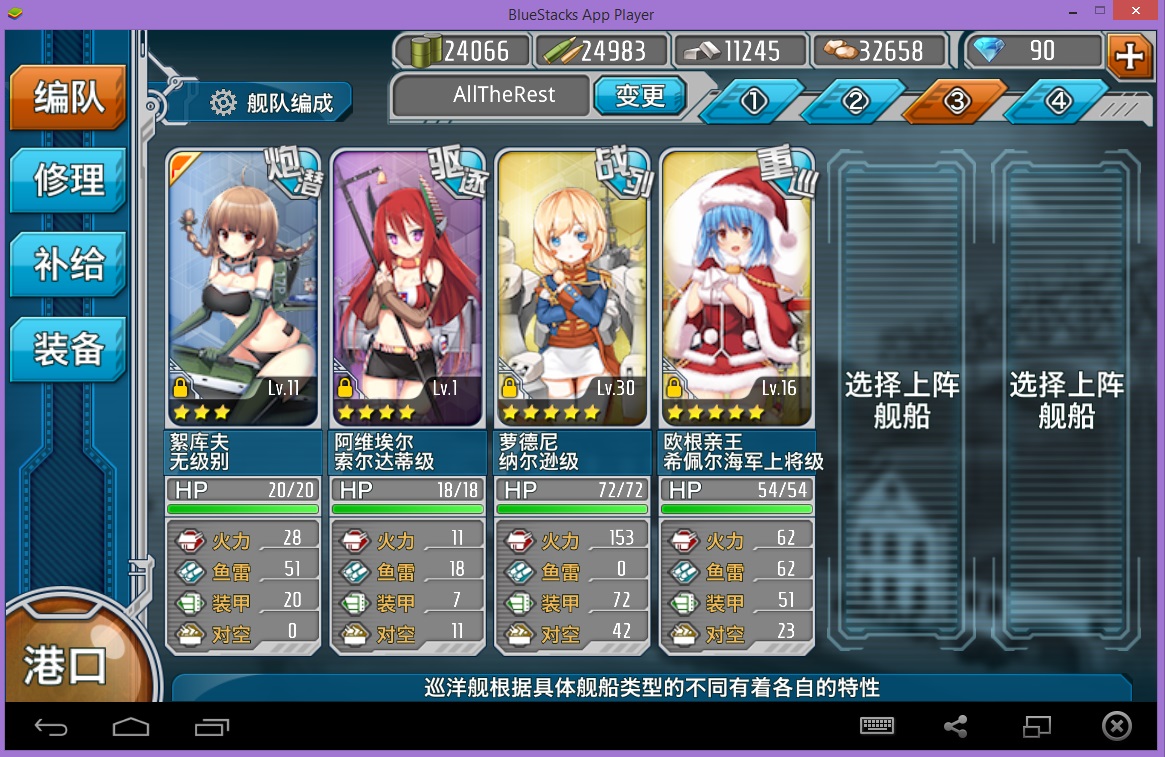Click the AllTheRest fleet name field
The image size is (1165, 757).
tap(490, 96)
